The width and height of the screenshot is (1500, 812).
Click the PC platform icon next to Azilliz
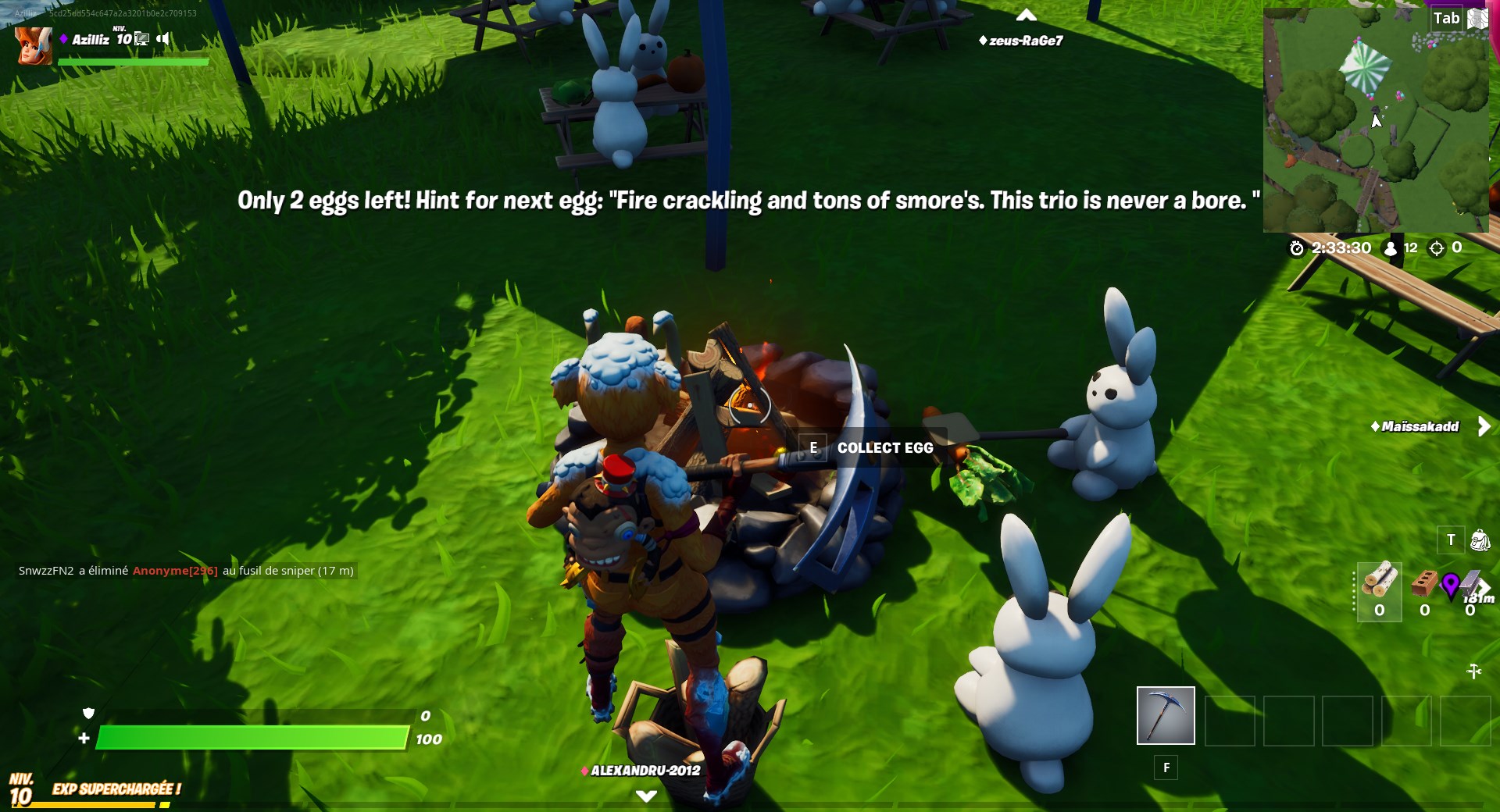(x=140, y=37)
